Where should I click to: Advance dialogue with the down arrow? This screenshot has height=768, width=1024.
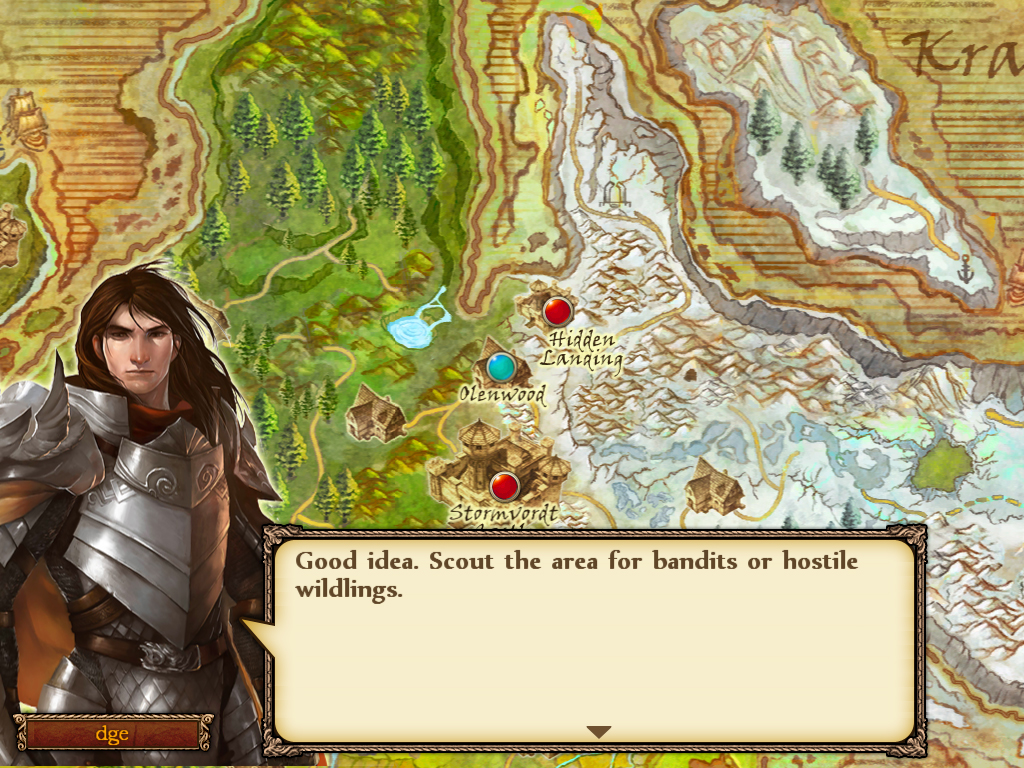coord(598,732)
